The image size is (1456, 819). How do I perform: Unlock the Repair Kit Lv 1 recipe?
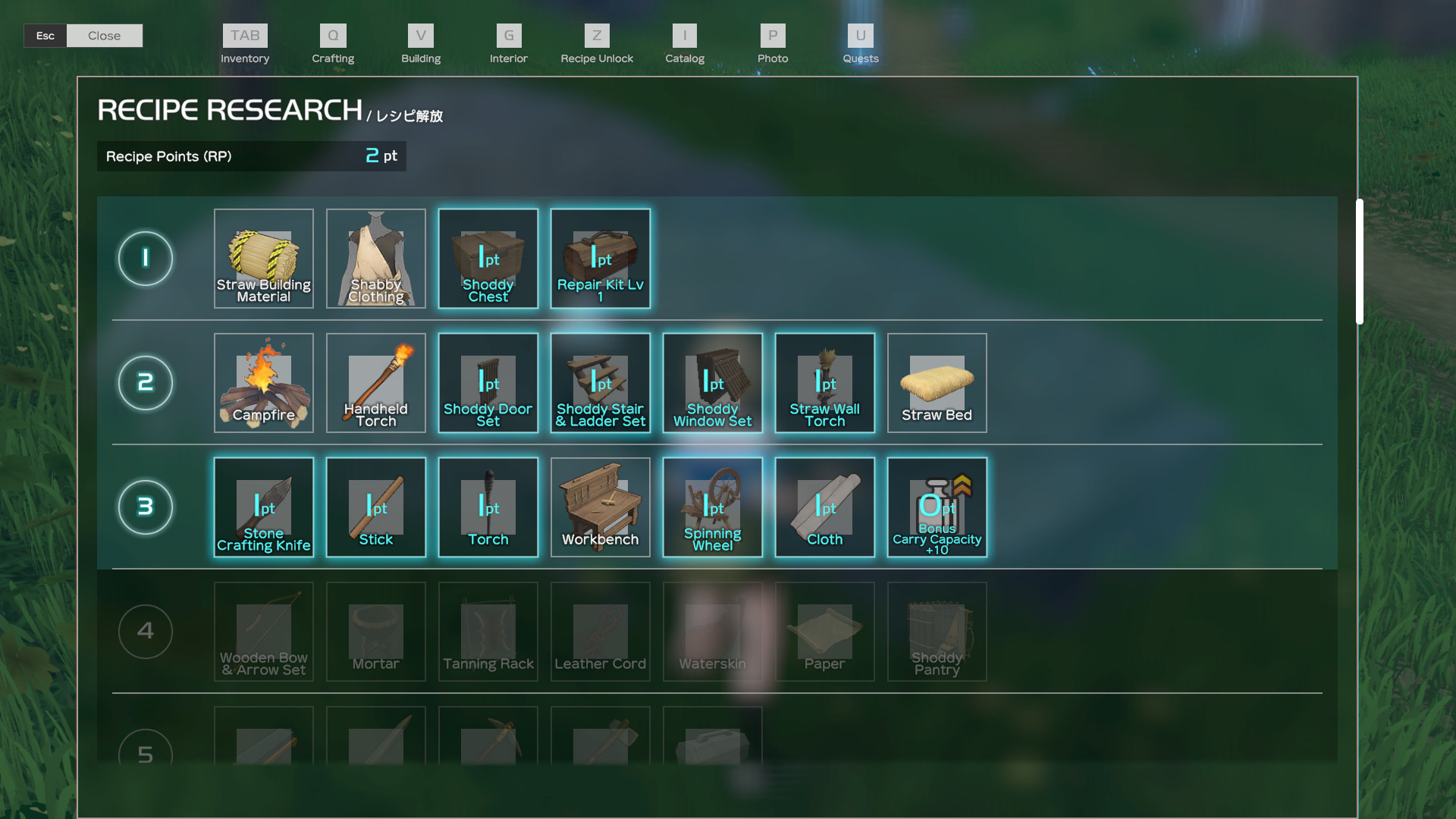pos(601,259)
